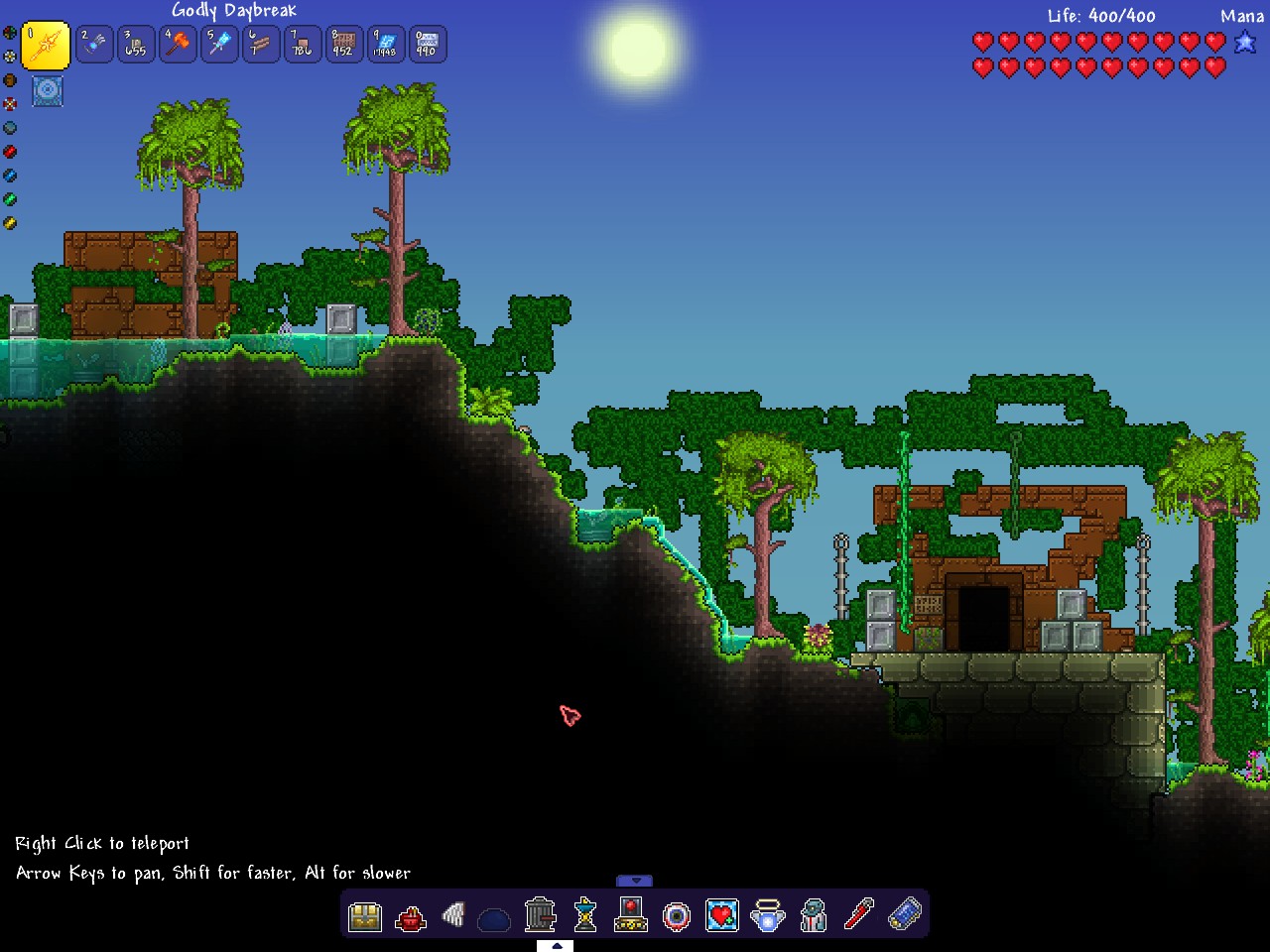Click the eyeball toolbar icon
Viewport: 1270px width, 952px height.
pyautogui.click(x=677, y=915)
